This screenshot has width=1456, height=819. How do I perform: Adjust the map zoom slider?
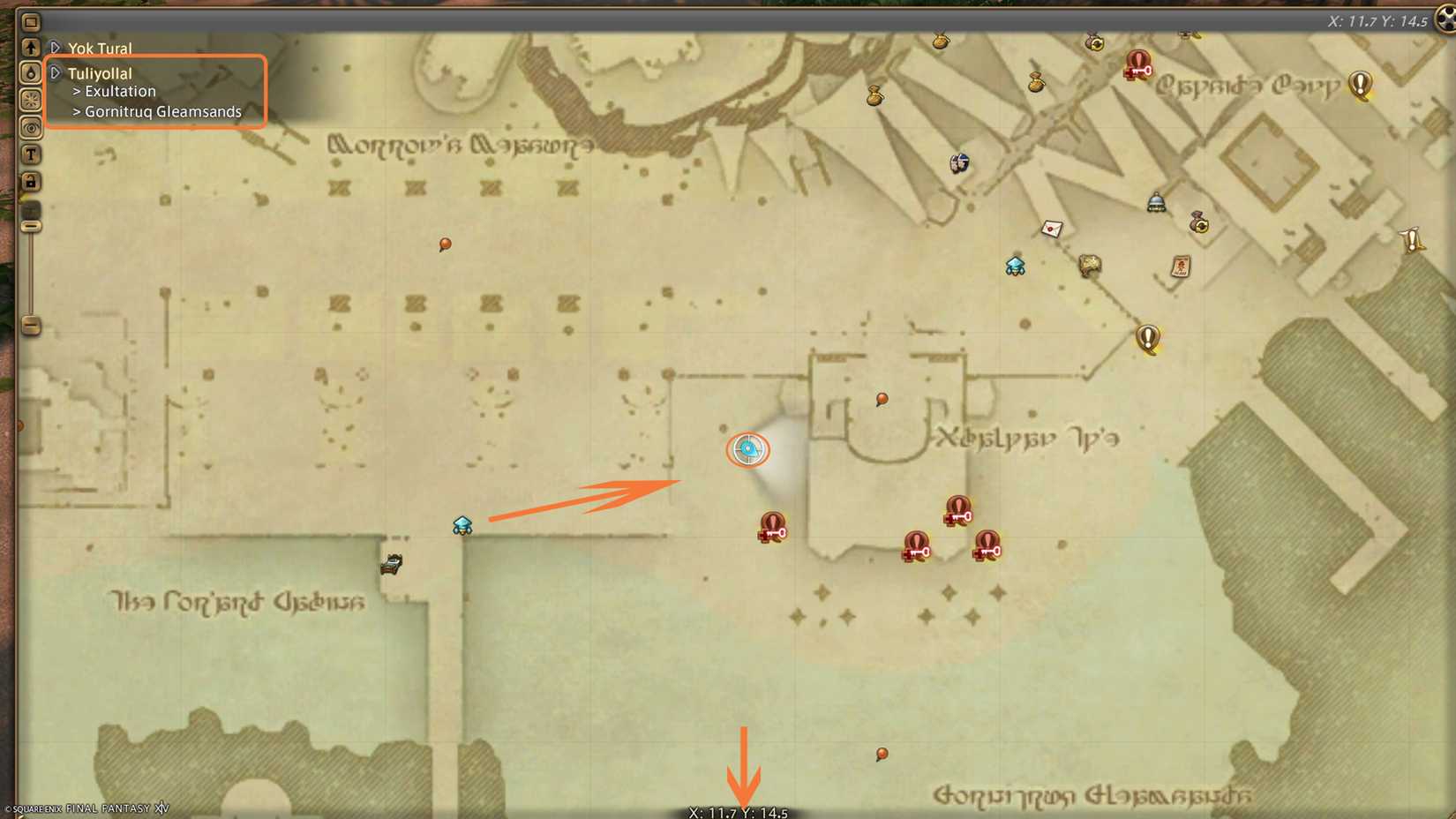[x=31, y=225]
